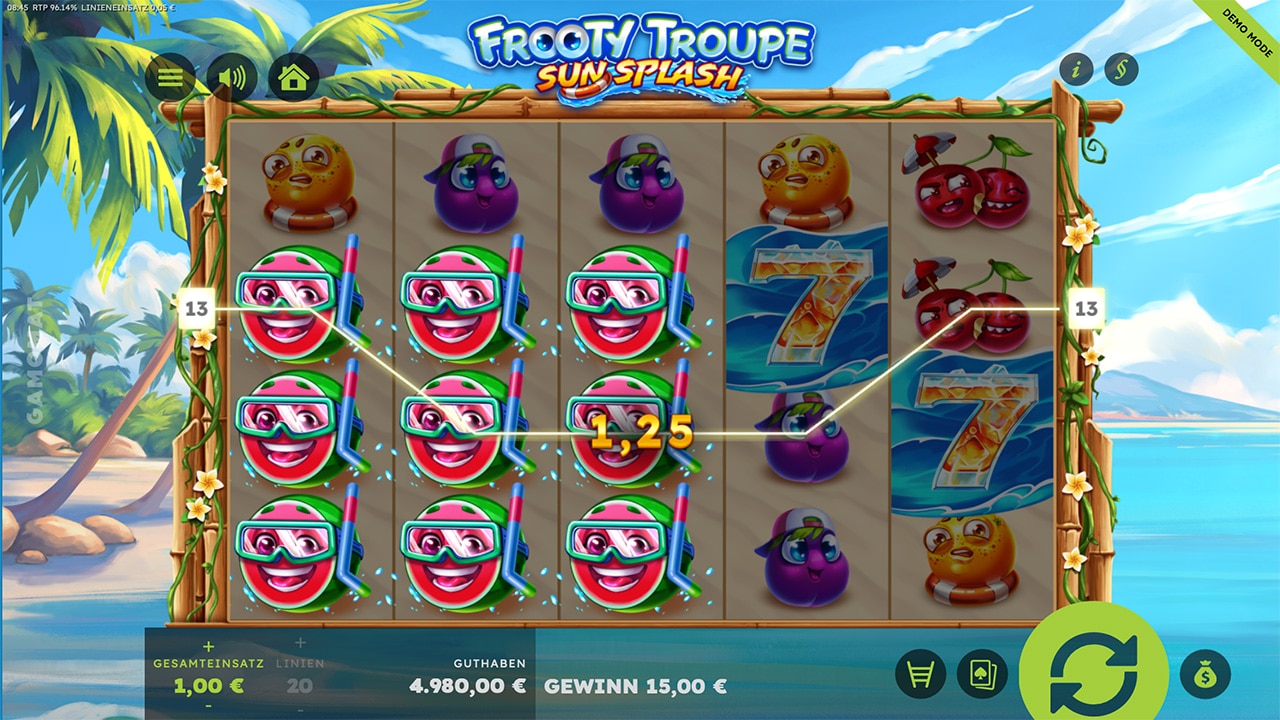View the game rules via paragraph icon
Viewport: 1280px width, 720px height.
click(1122, 67)
